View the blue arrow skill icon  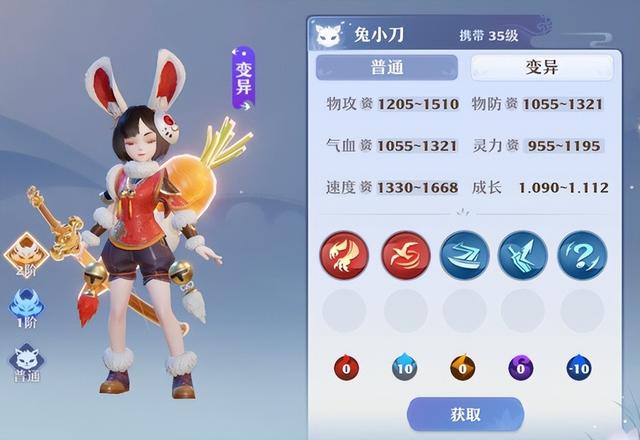tap(523, 254)
